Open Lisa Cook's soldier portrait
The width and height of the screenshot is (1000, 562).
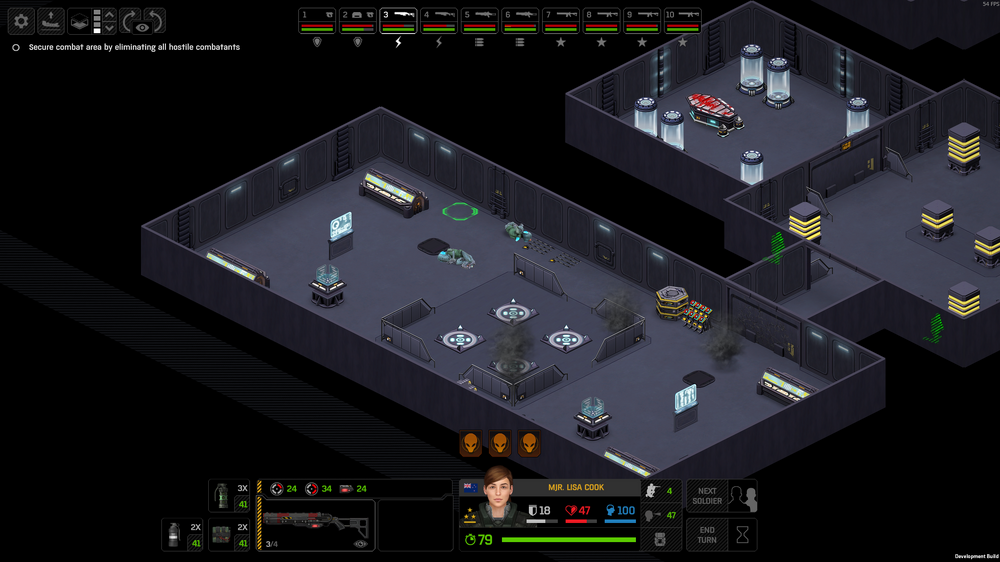tap(497, 497)
